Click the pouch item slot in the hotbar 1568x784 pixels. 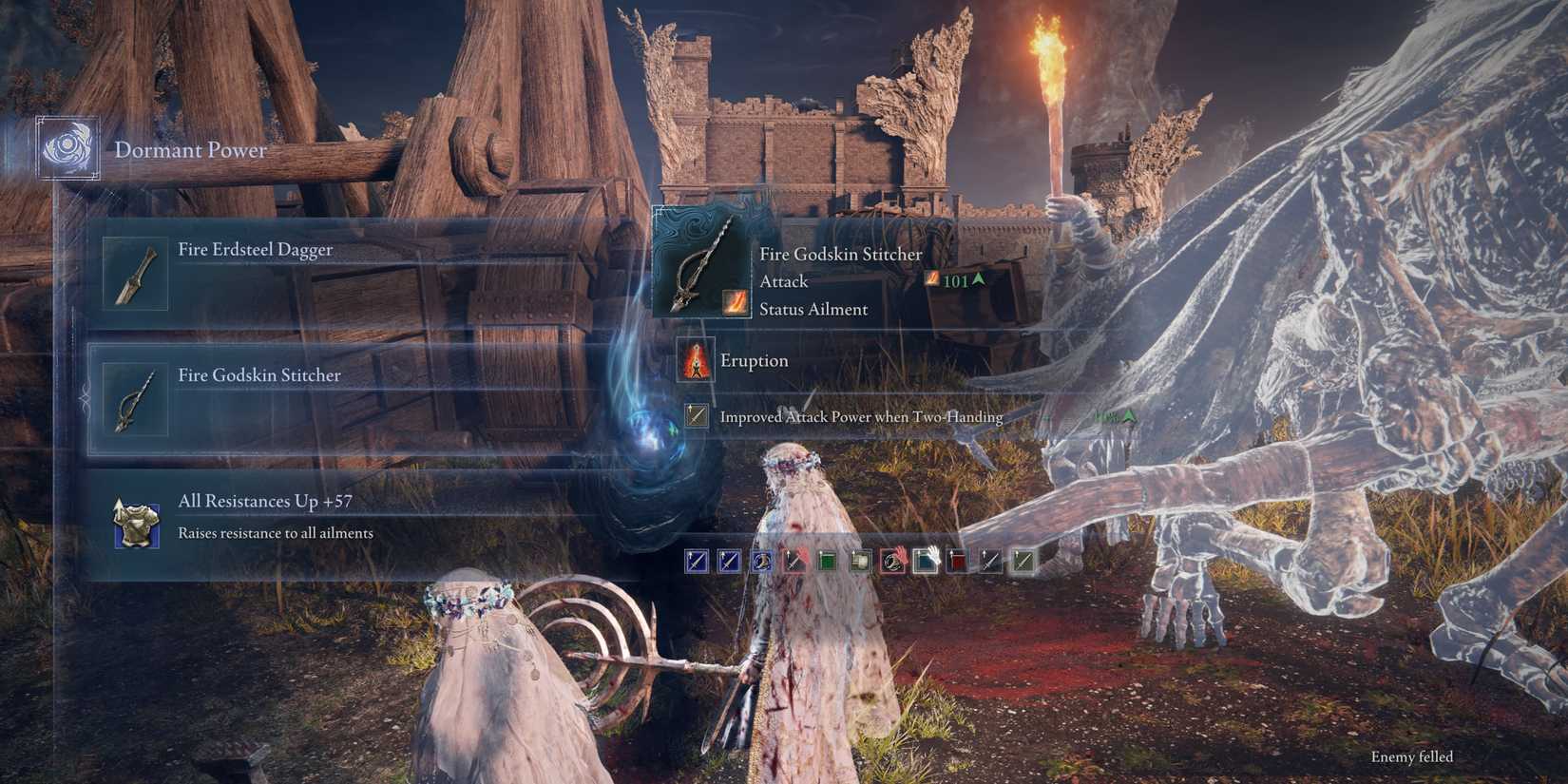[x=860, y=561]
